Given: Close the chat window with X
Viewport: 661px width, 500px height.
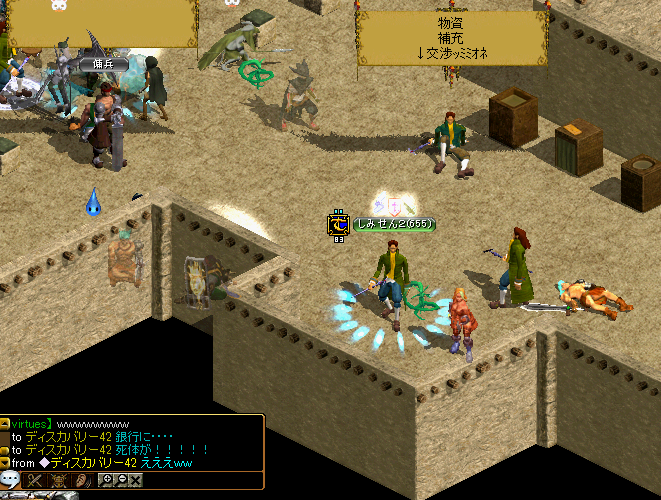Looking at the screenshot, I should (136, 481).
